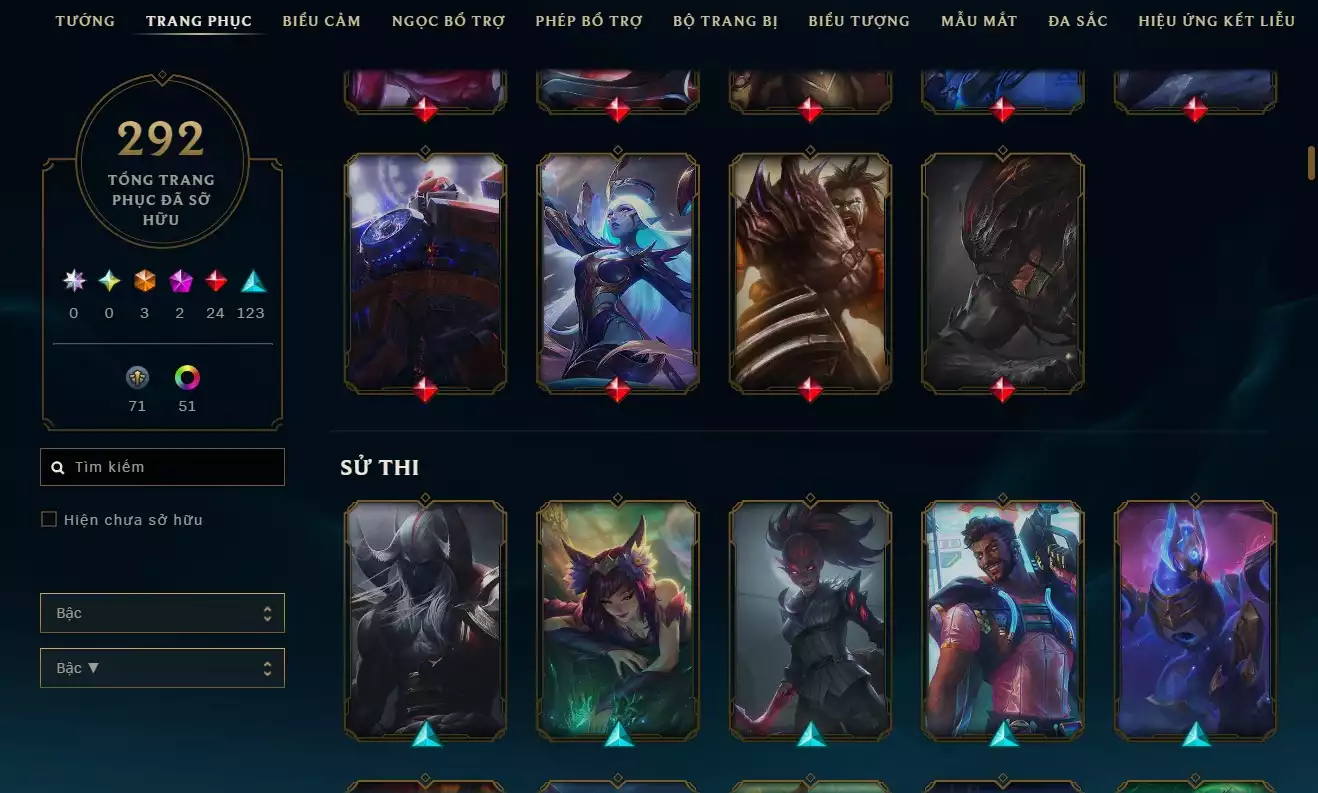The height and width of the screenshot is (793, 1318).
Task: Select the gold crest icon showing 71
Action: click(x=137, y=378)
